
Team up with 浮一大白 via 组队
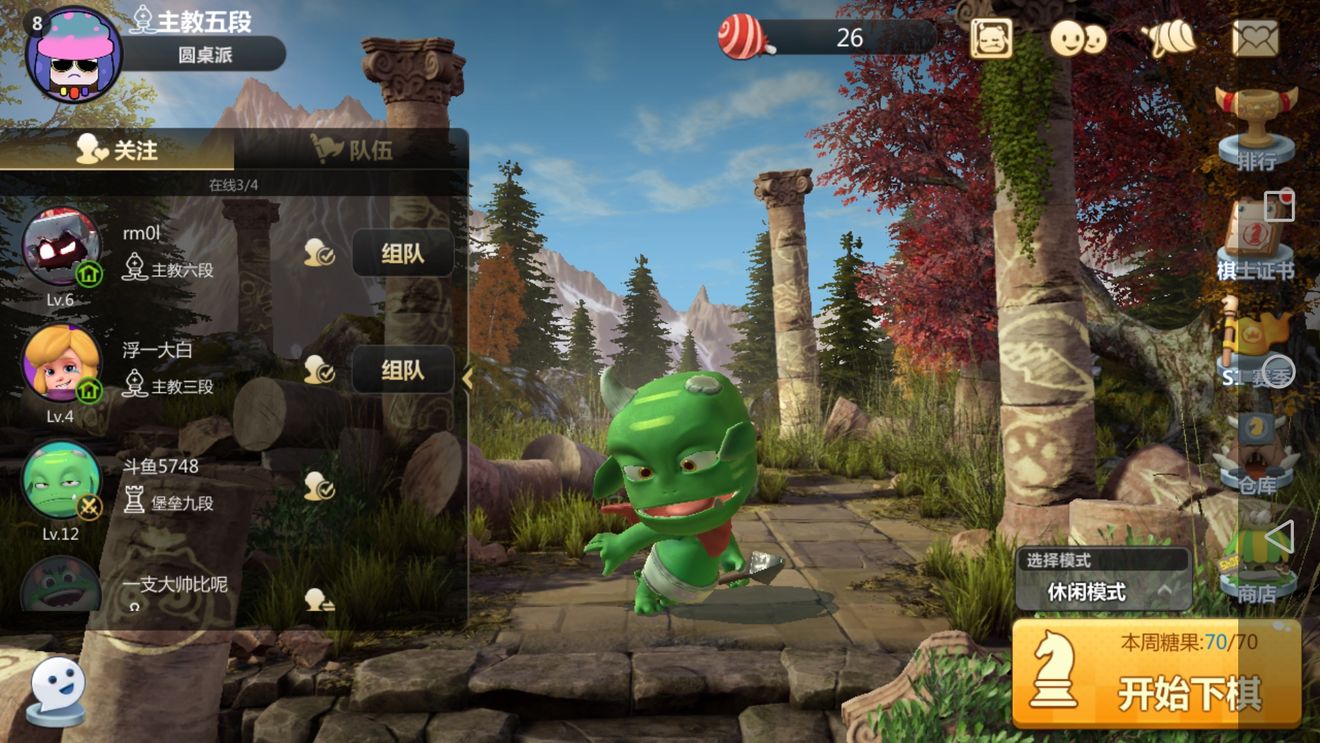402,370
